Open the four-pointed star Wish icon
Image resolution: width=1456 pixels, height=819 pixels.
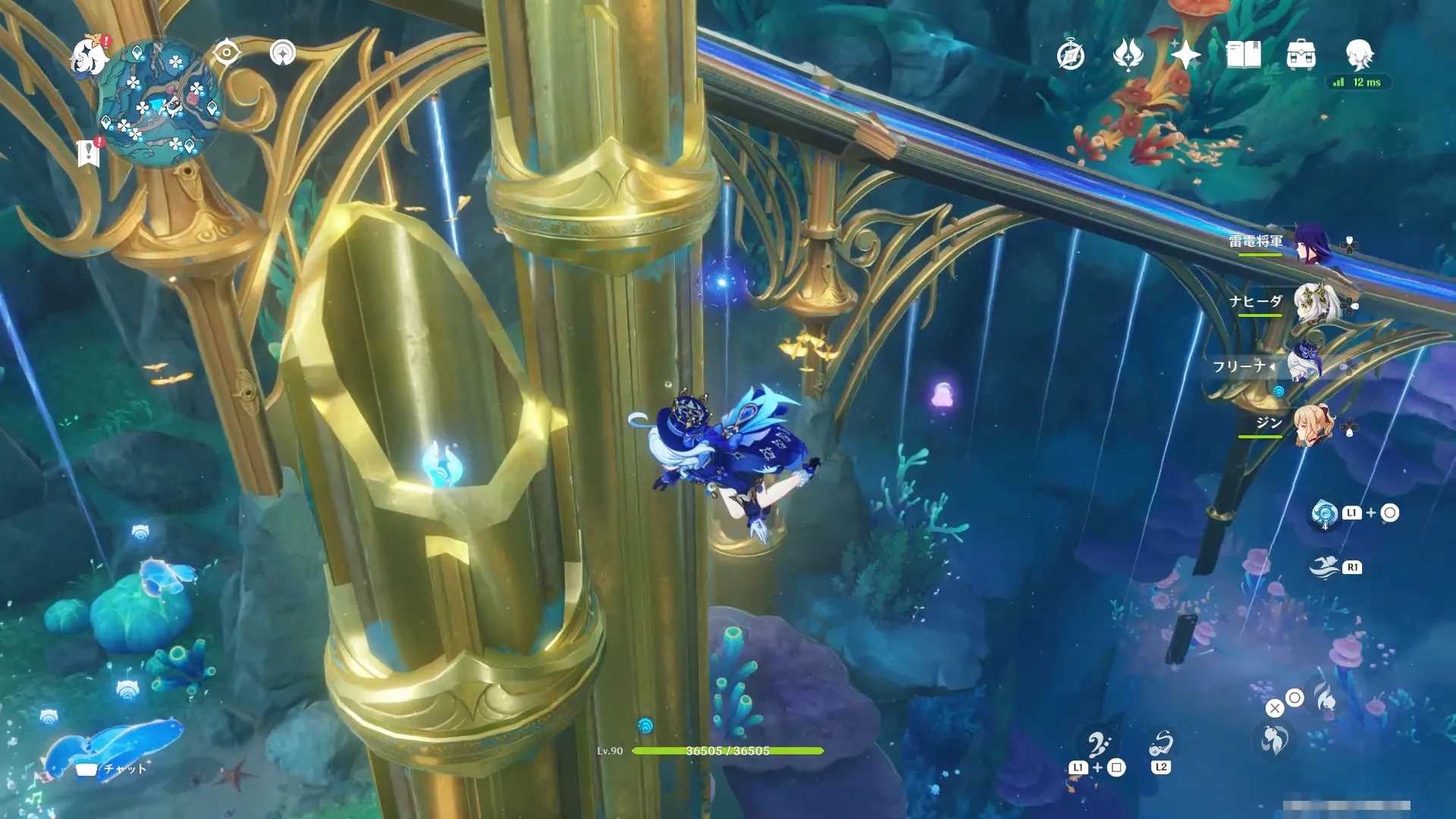[x=1185, y=55]
